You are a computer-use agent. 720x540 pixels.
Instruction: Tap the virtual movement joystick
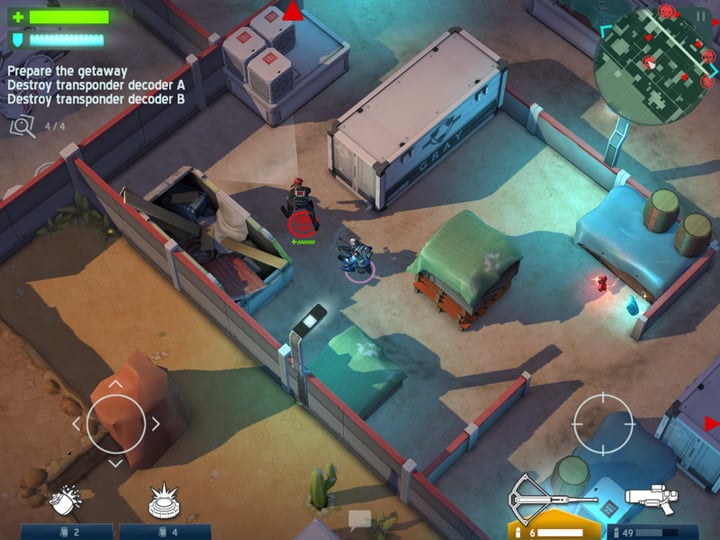click(x=115, y=423)
